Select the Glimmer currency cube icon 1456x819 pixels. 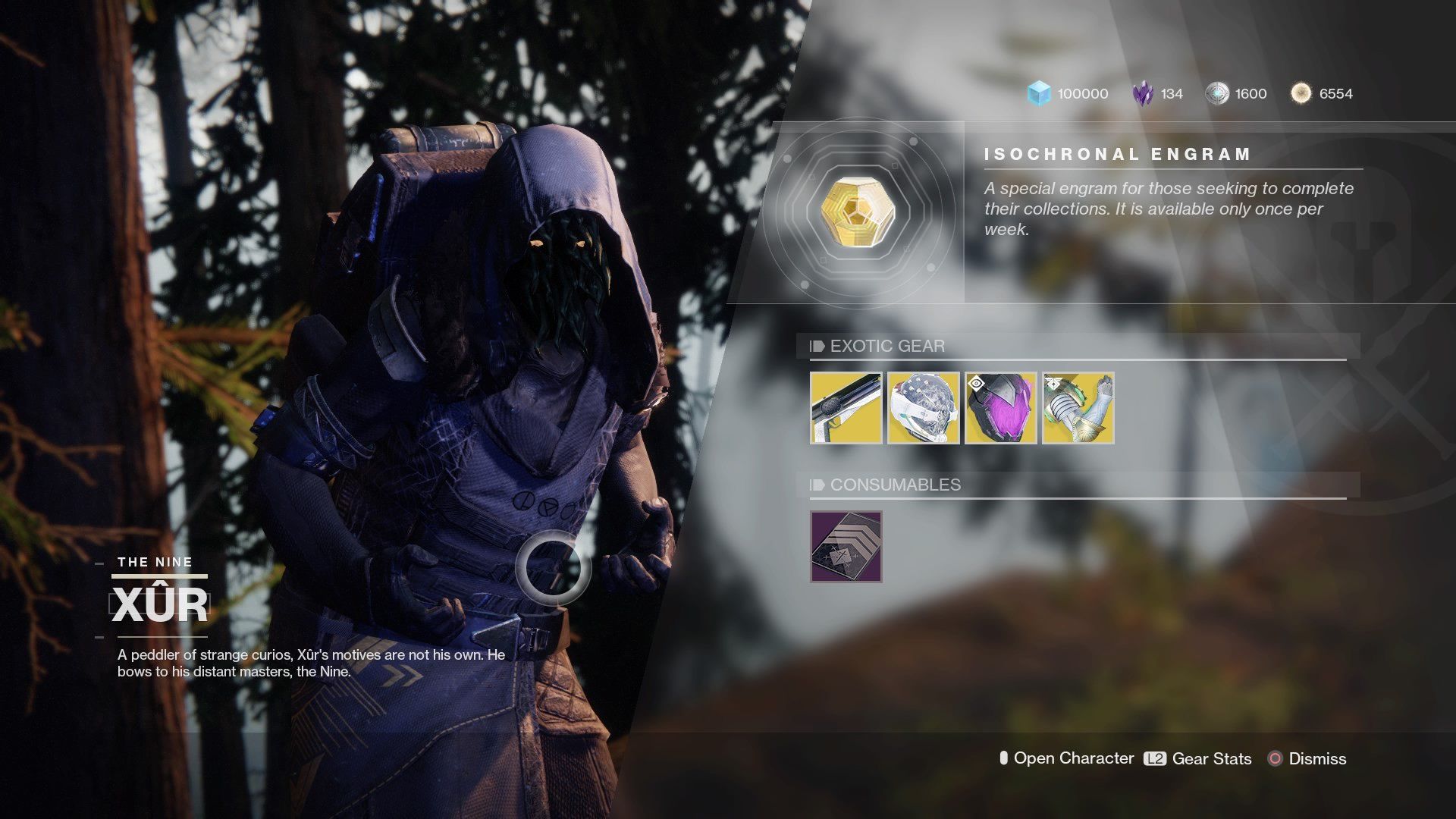coord(1039,93)
